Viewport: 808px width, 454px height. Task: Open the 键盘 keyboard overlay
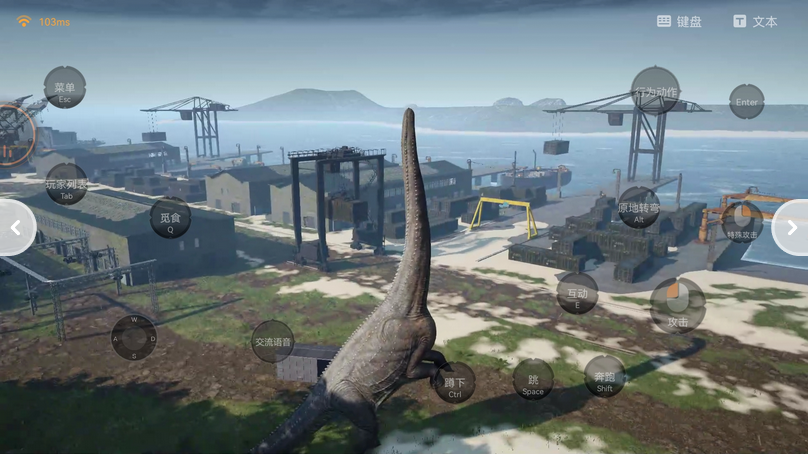tap(679, 21)
